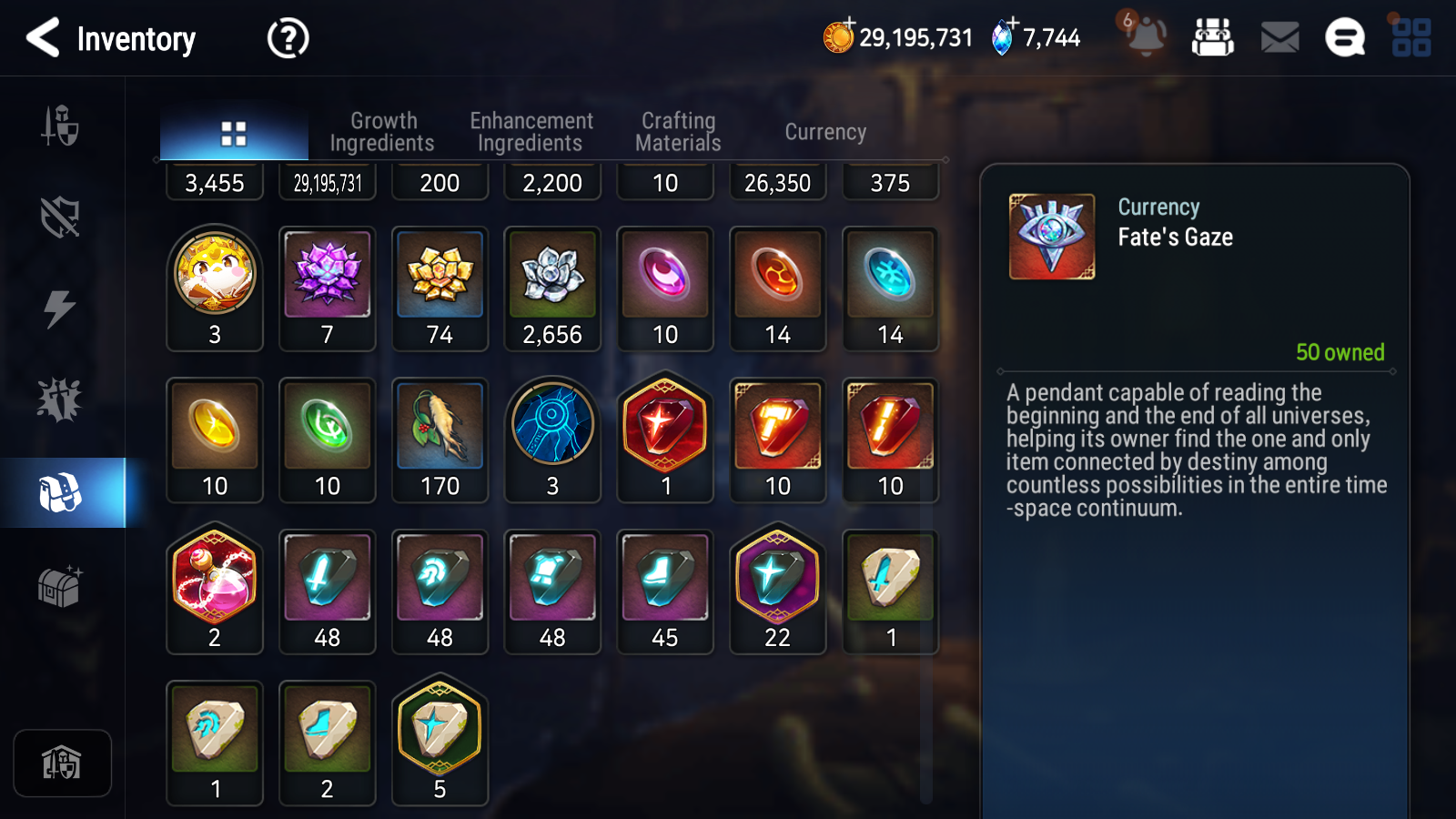The width and height of the screenshot is (1456, 819).
Task: Check the notification bell with badge
Action: point(1145,36)
